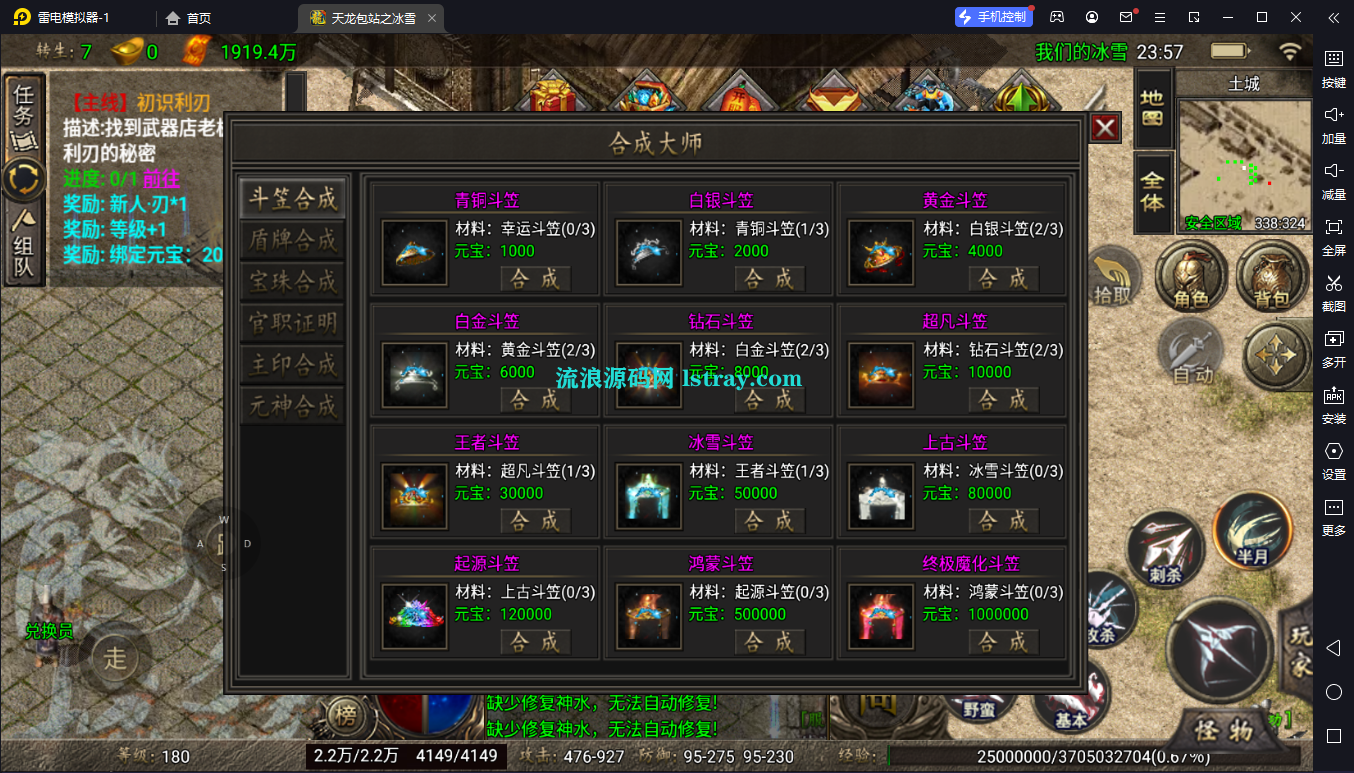Click the 土城 minimap thumbnail
Image resolution: width=1354 pixels, height=773 pixels.
pos(1243,160)
